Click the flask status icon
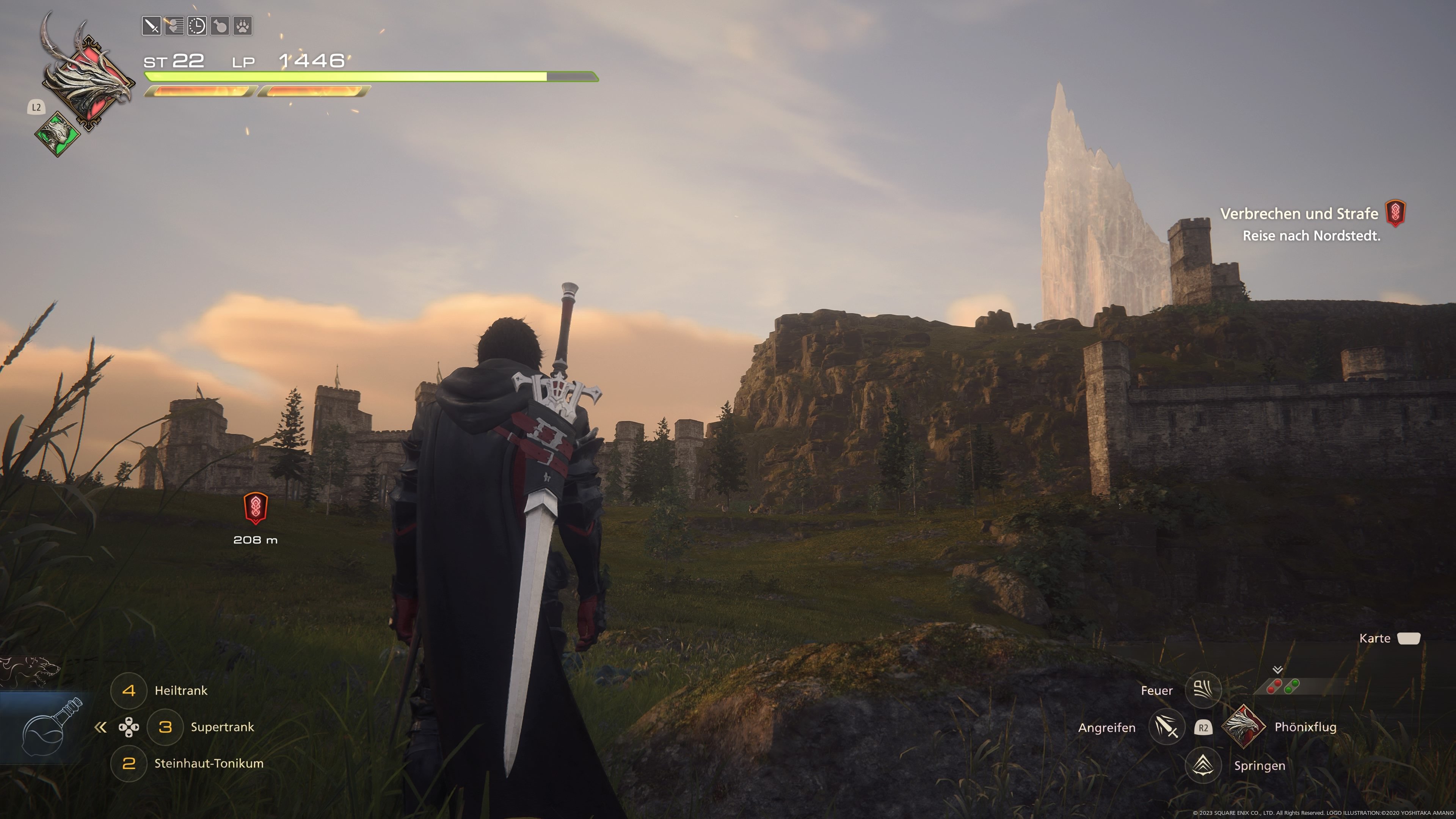Viewport: 1456px width, 819px height. (220, 26)
